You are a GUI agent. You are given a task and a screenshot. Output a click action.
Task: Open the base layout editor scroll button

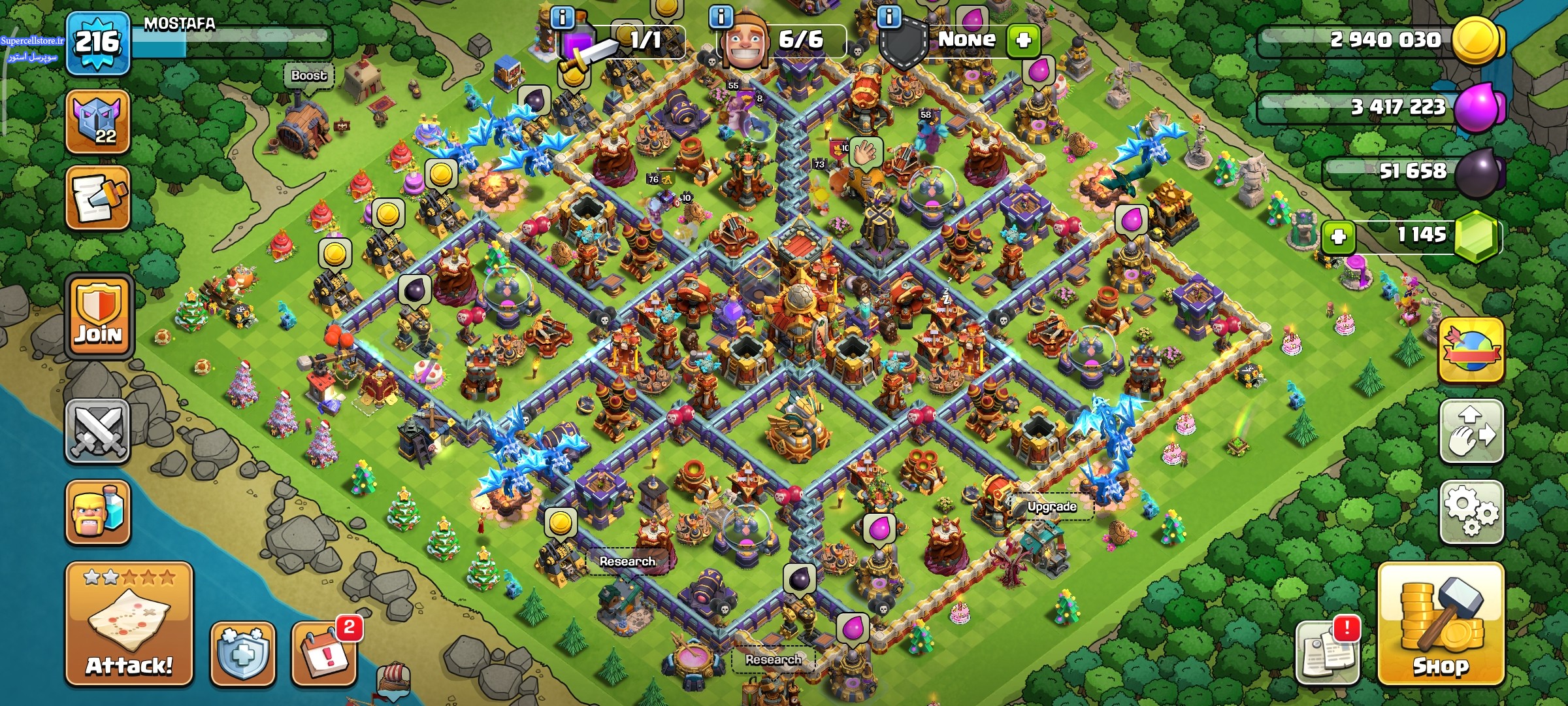click(x=97, y=197)
